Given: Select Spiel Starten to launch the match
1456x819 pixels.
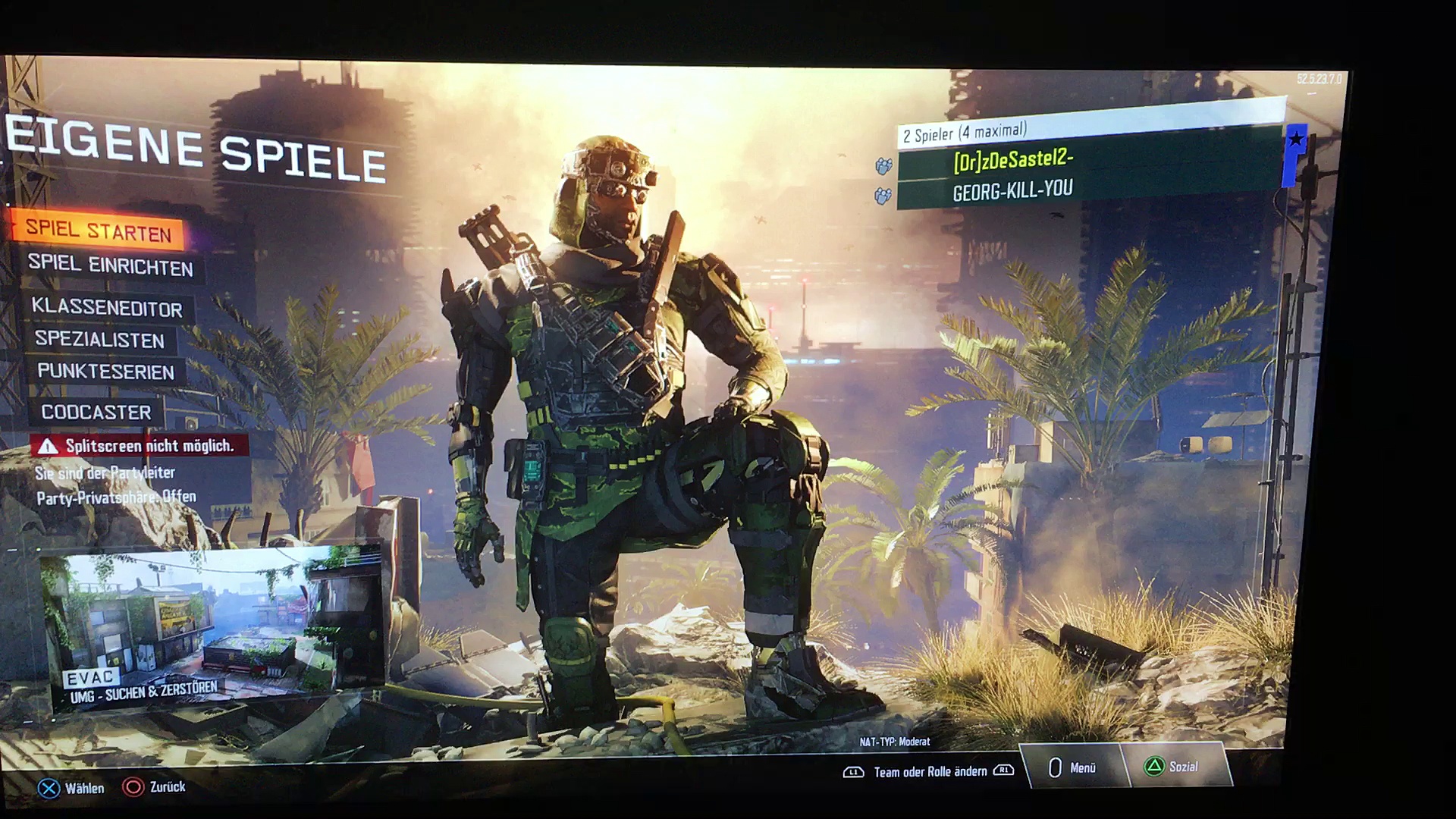Looking at the screenshot, I should [99, 230].
